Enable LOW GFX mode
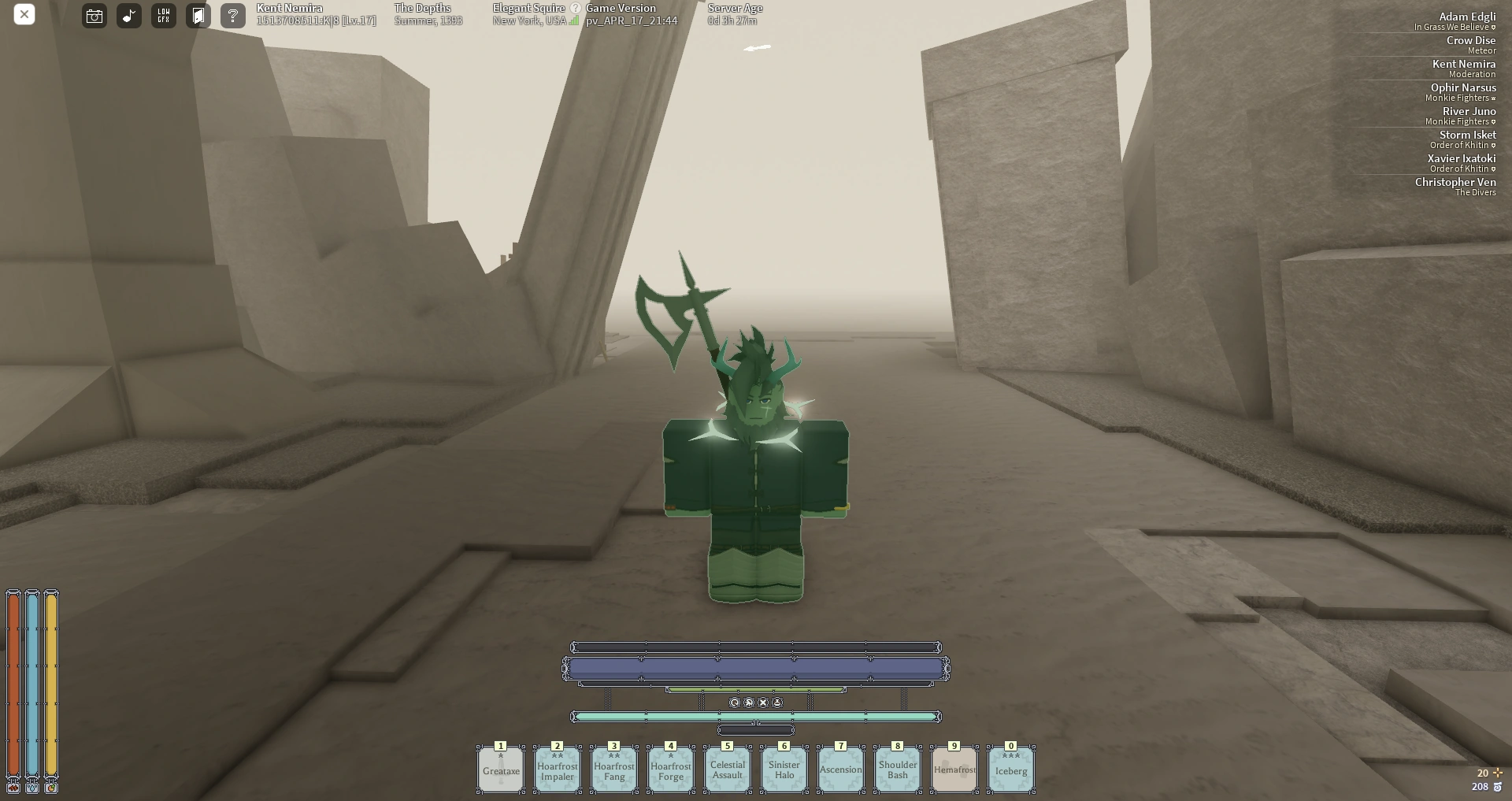This screenshot has height=801, width=1512. (163, 15)
